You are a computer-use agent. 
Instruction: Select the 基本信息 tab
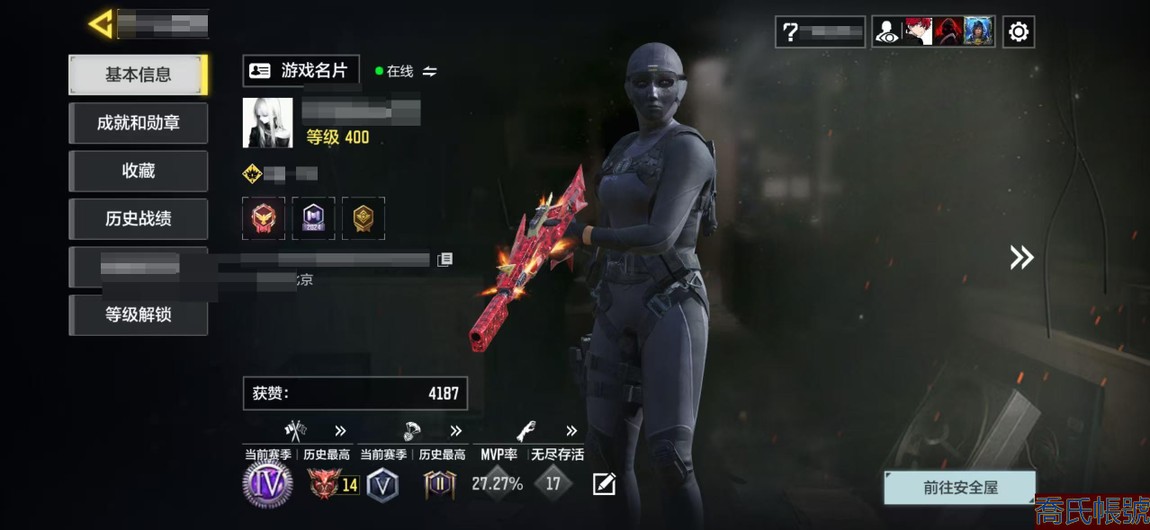pyautogui.click(x=137, y=75)
